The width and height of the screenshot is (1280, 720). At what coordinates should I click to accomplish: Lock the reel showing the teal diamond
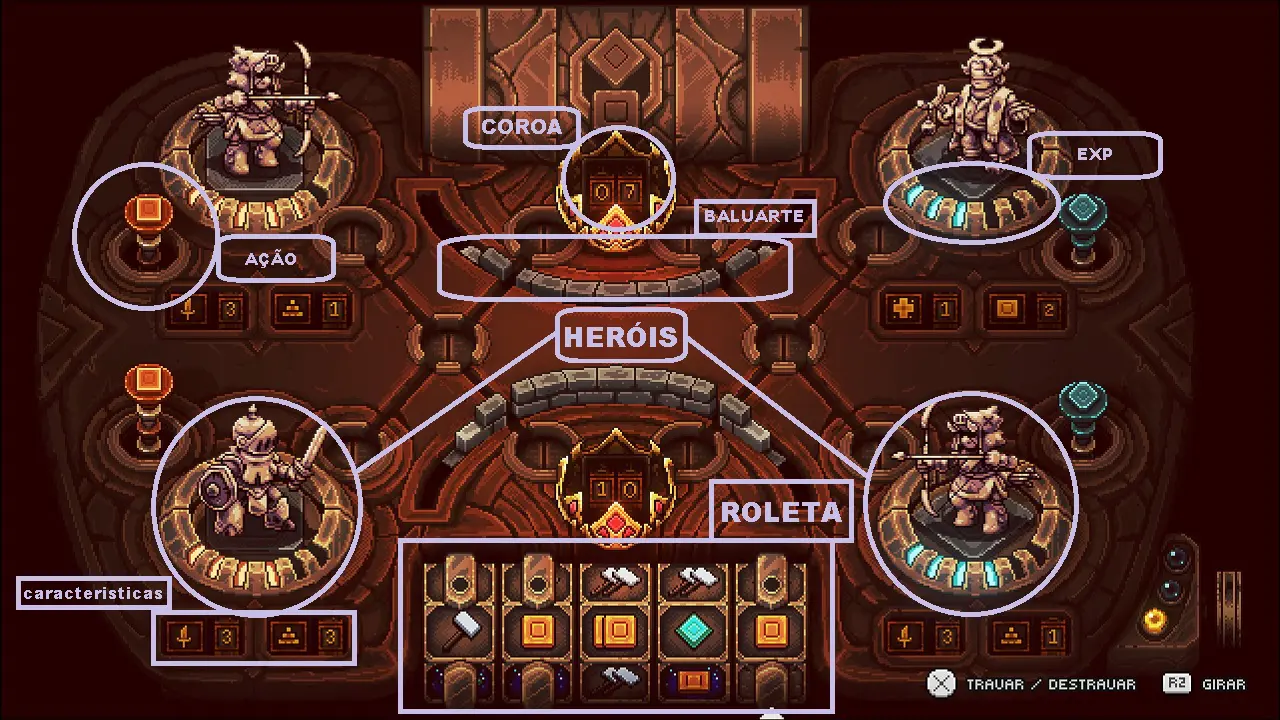pos(693,630)
